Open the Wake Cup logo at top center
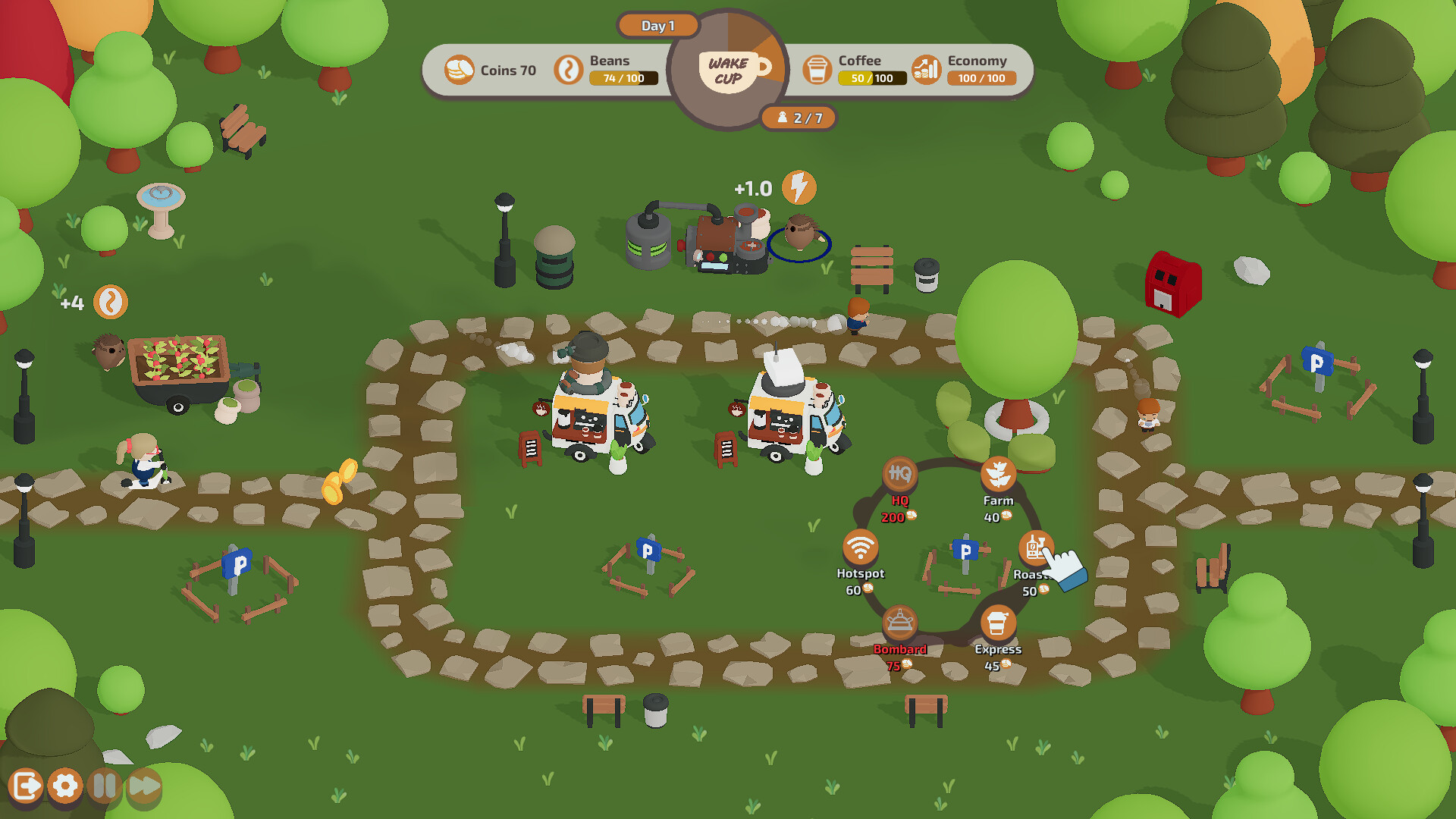The image size is (1456, 819). (730, 70)
